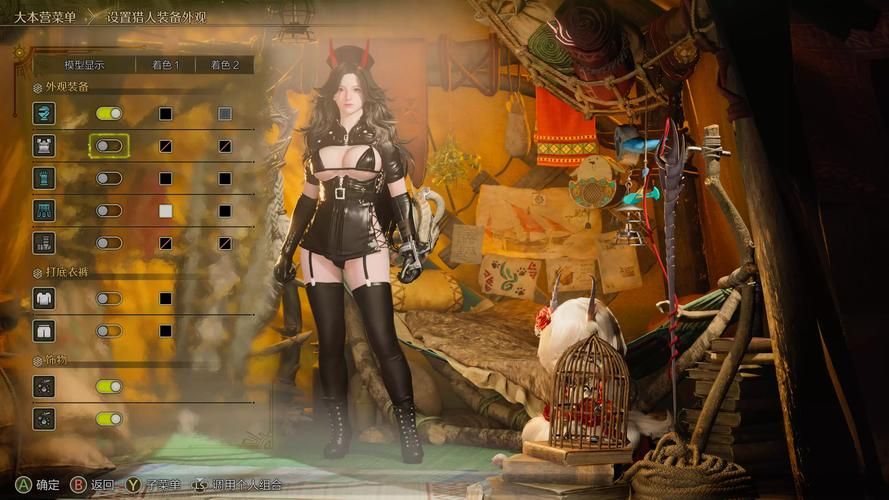
Task: Change the inner shorts color swatch
Action: click(x=165, y=330)
